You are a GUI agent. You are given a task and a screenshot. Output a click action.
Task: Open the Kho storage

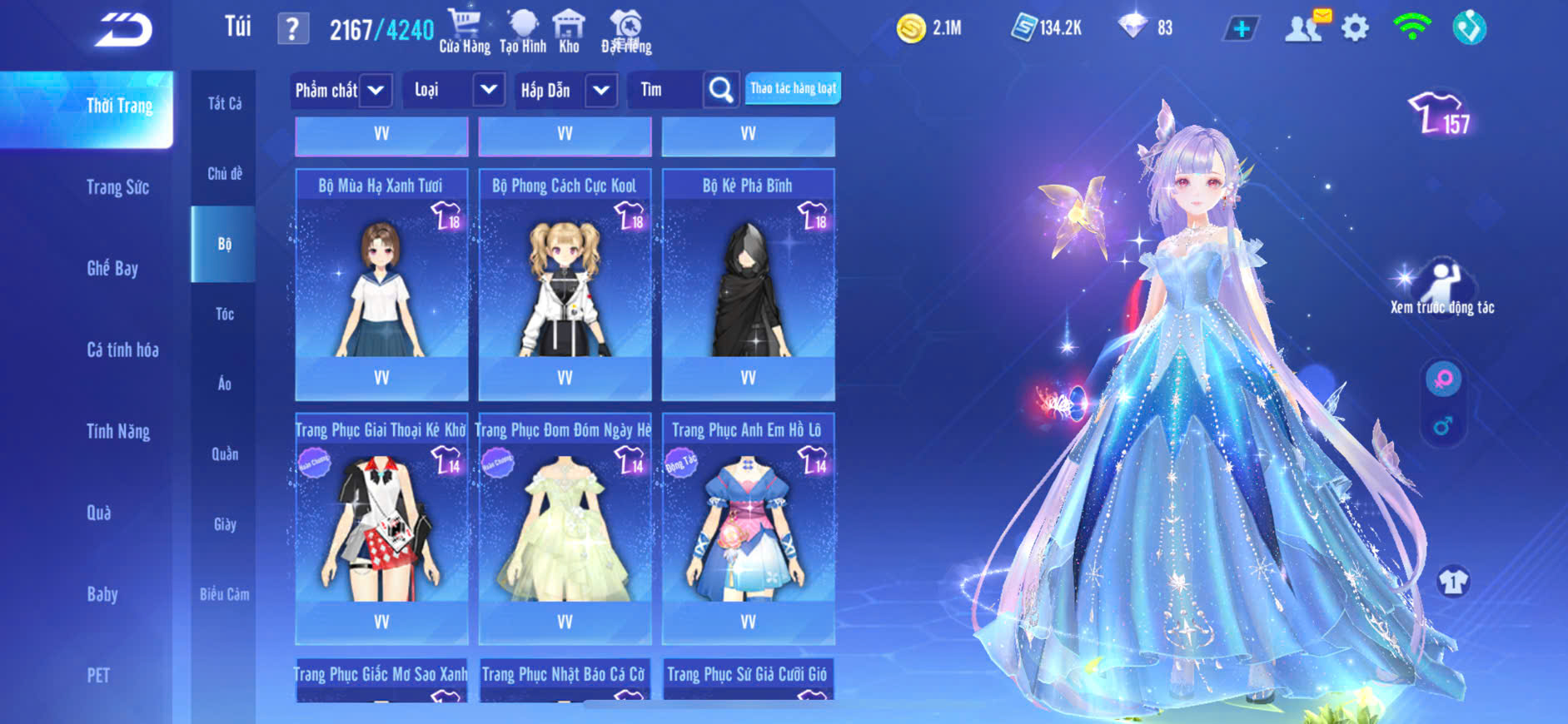tap(569, 31)
